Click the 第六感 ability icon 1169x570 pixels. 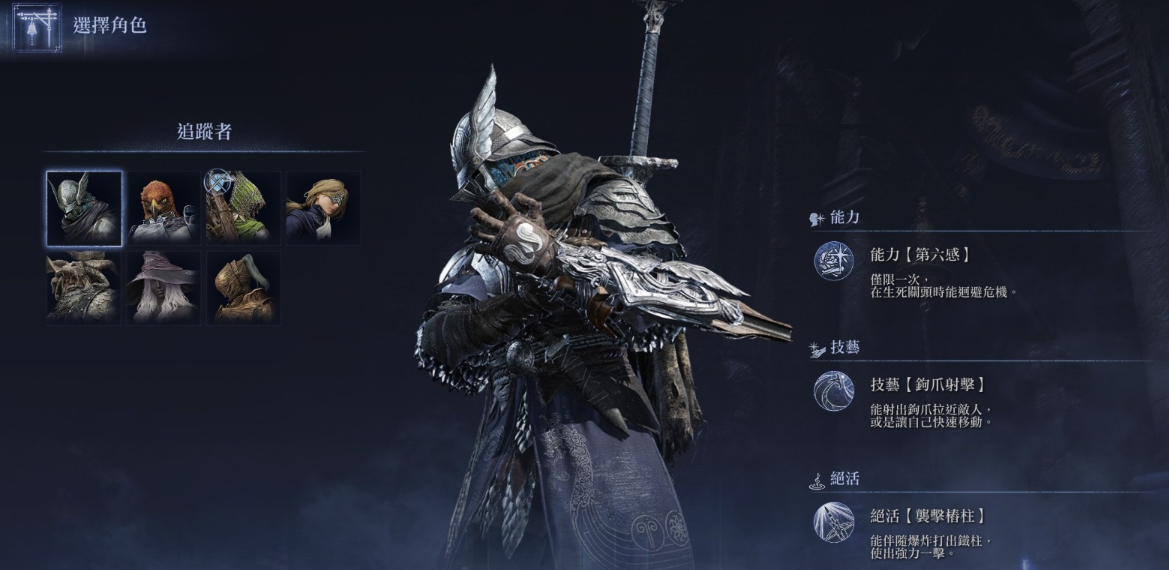(x=833, y=261)
